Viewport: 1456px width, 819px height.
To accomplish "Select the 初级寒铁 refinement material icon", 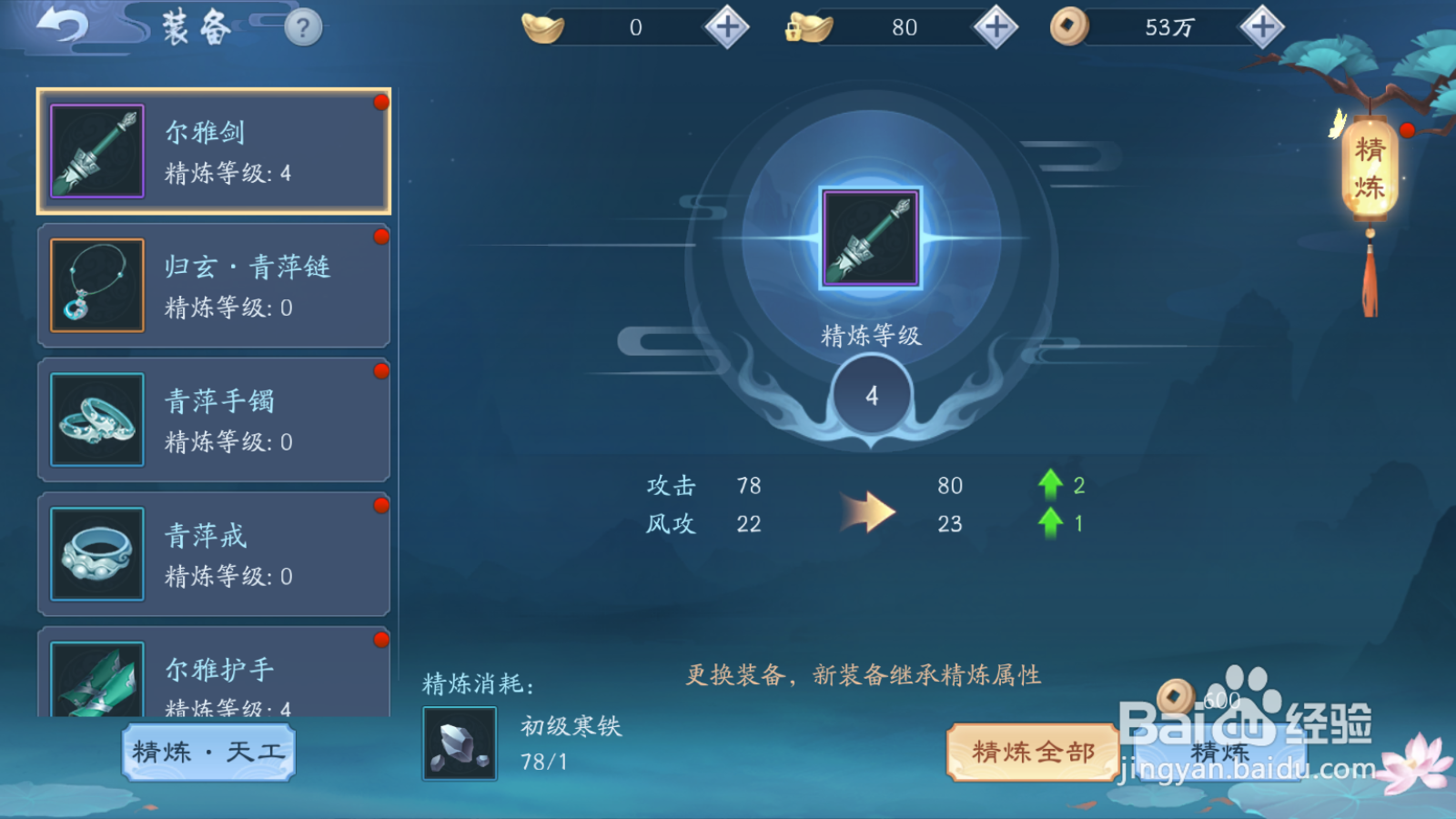I will (458, 742).
